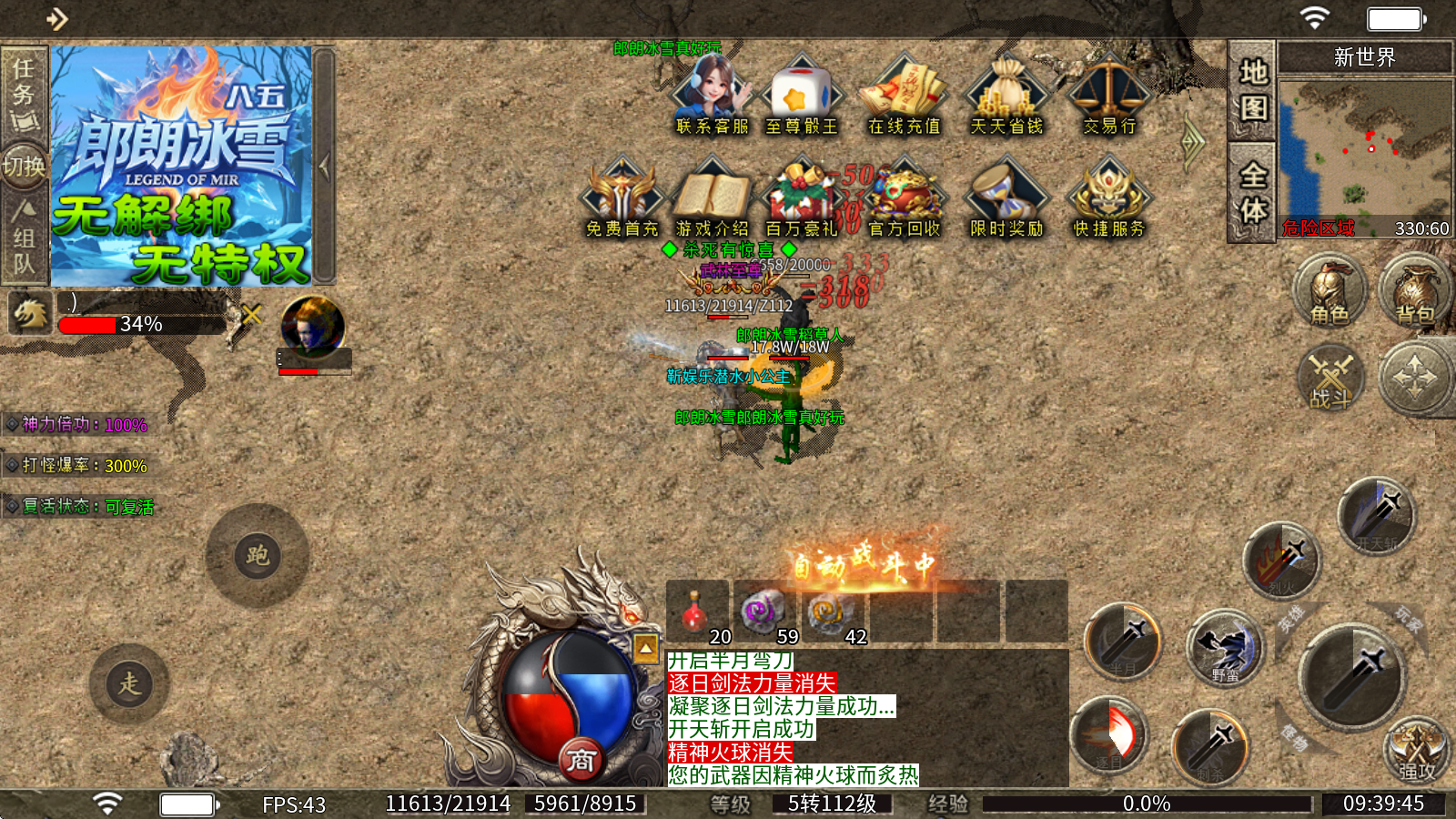Open the 背包 backpack
This screenshot has width=1456, height=819.
point(1415,291)
